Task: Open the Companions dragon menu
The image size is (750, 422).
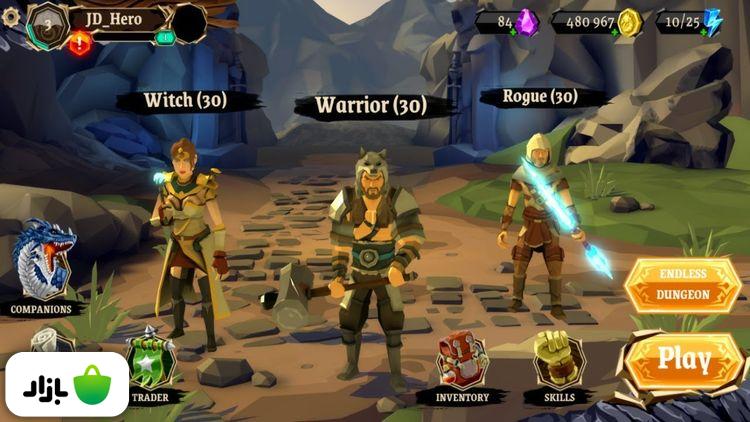Action: coord(42,265)
